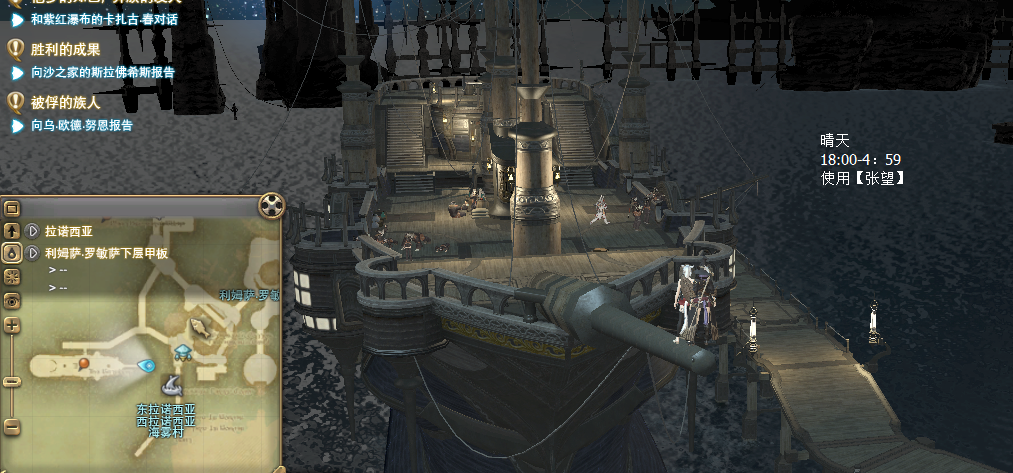Click the rectangle button atop the map toolbar
Screen dimensions: 1013x473
(x=12, y=209)
